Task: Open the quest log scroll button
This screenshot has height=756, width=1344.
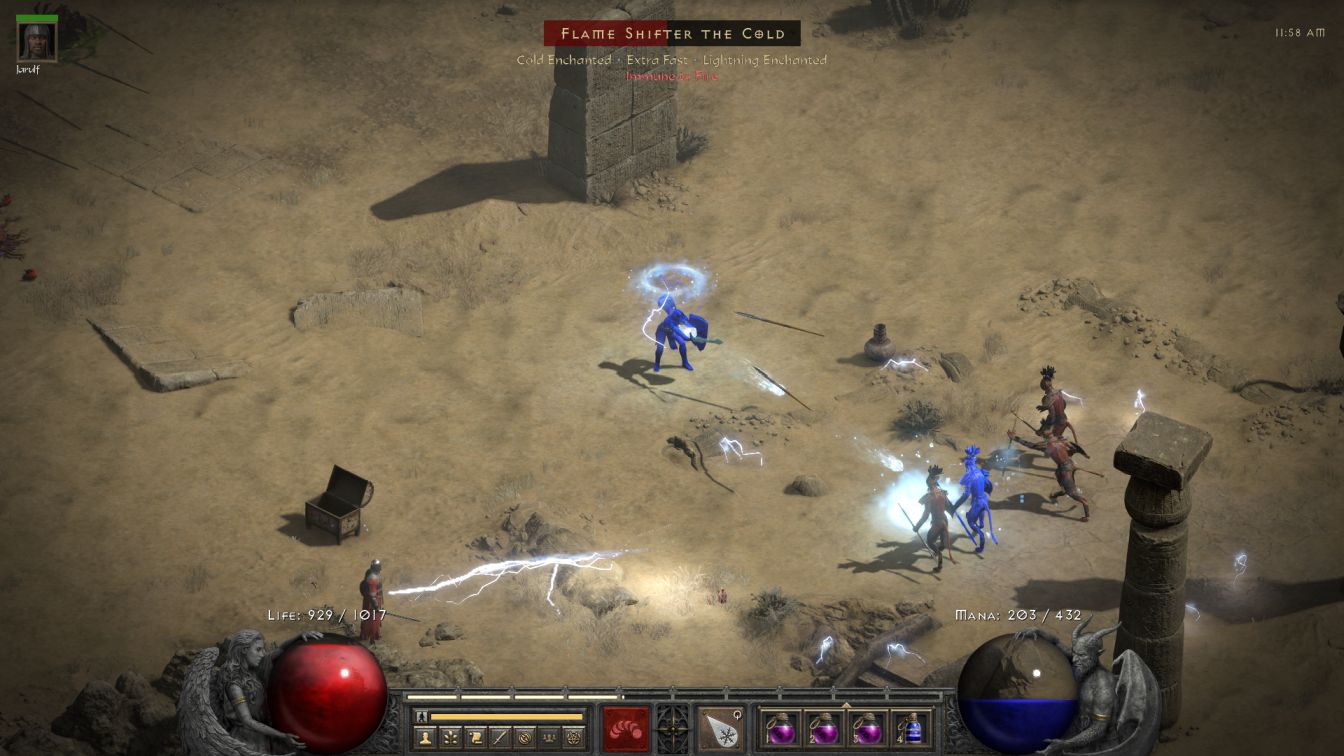Action: 476,738
